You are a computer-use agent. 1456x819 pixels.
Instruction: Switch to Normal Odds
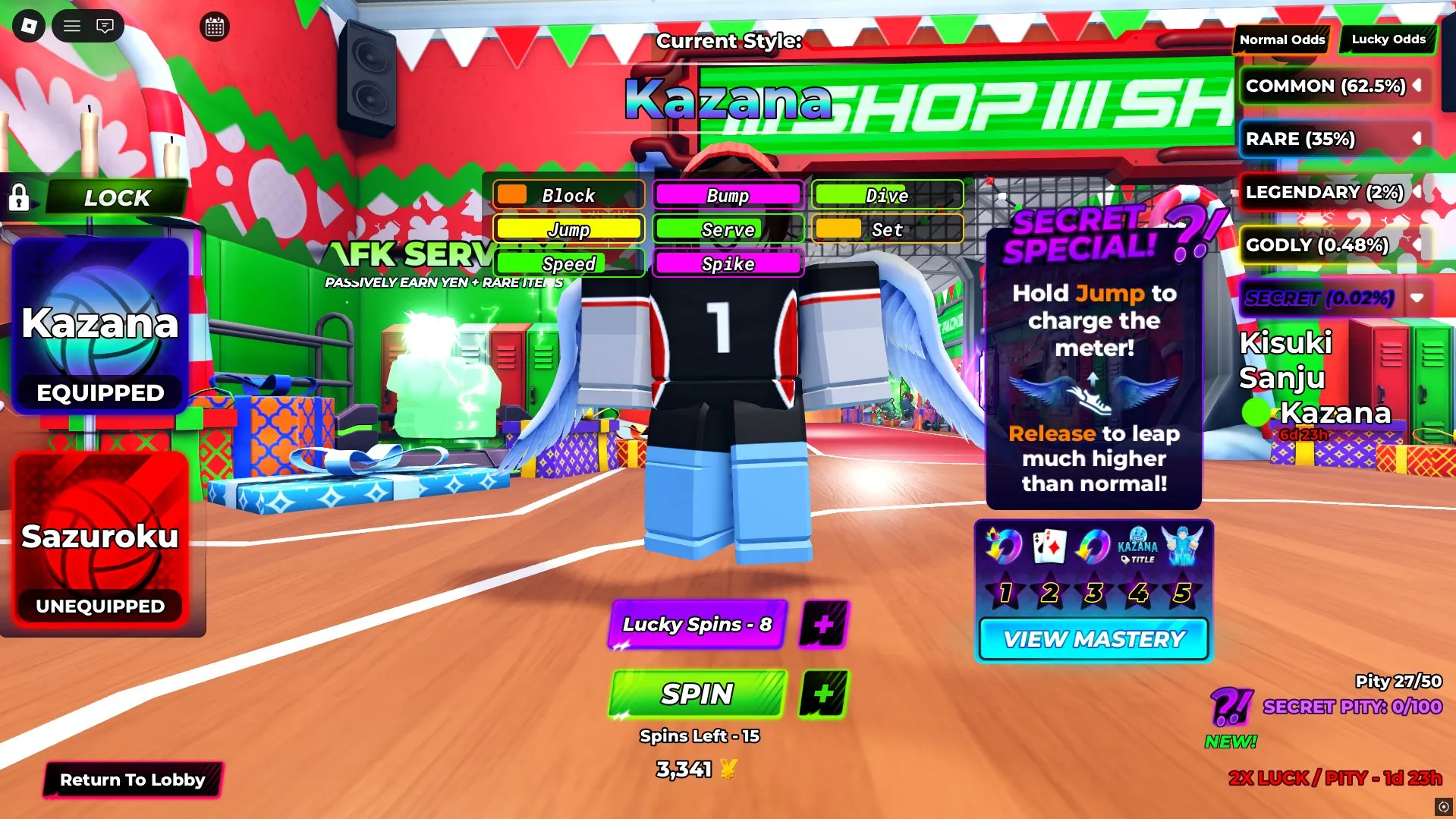1281,39
